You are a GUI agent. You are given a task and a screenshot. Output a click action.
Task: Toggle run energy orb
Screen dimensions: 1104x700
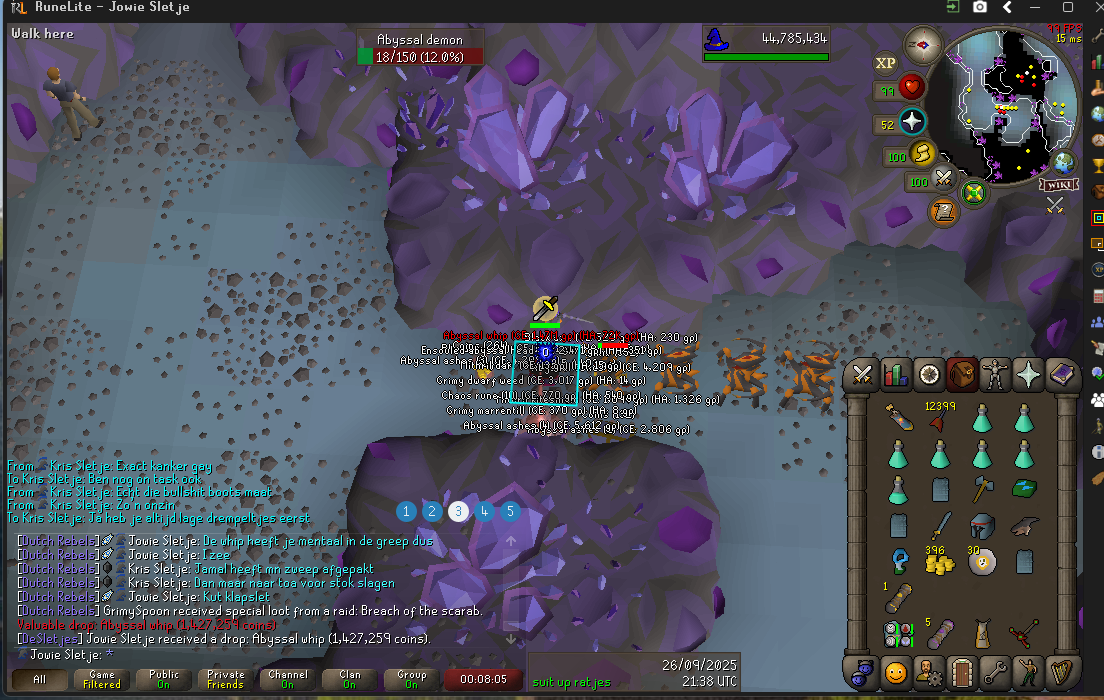coord(923,155)
